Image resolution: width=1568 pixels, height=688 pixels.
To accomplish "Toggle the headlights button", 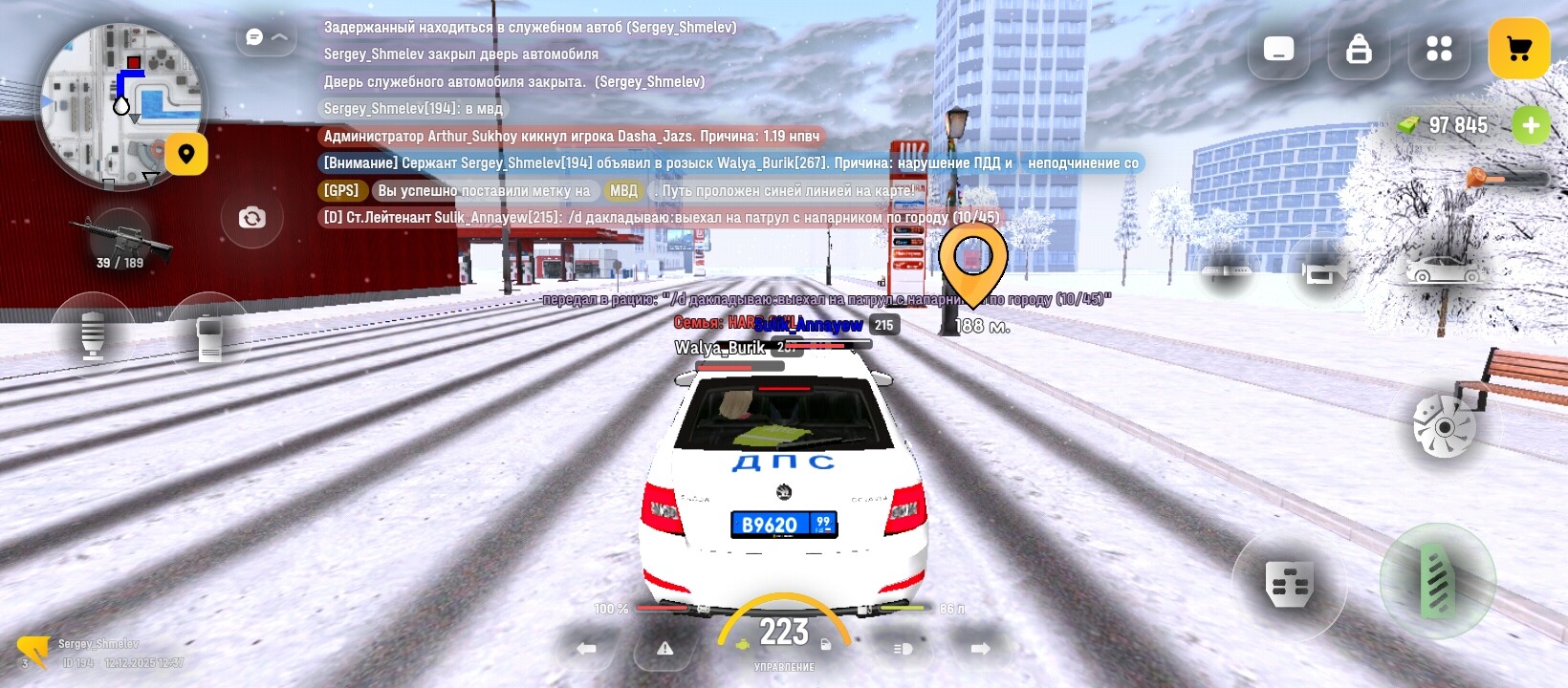I will tap(903, 649).
